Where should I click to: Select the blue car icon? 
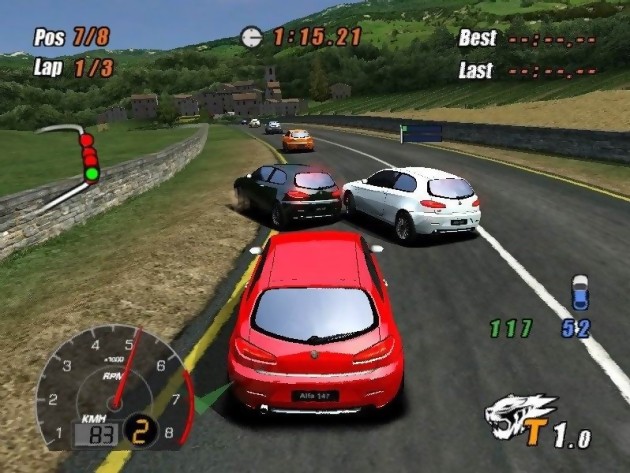coord(580,292)
